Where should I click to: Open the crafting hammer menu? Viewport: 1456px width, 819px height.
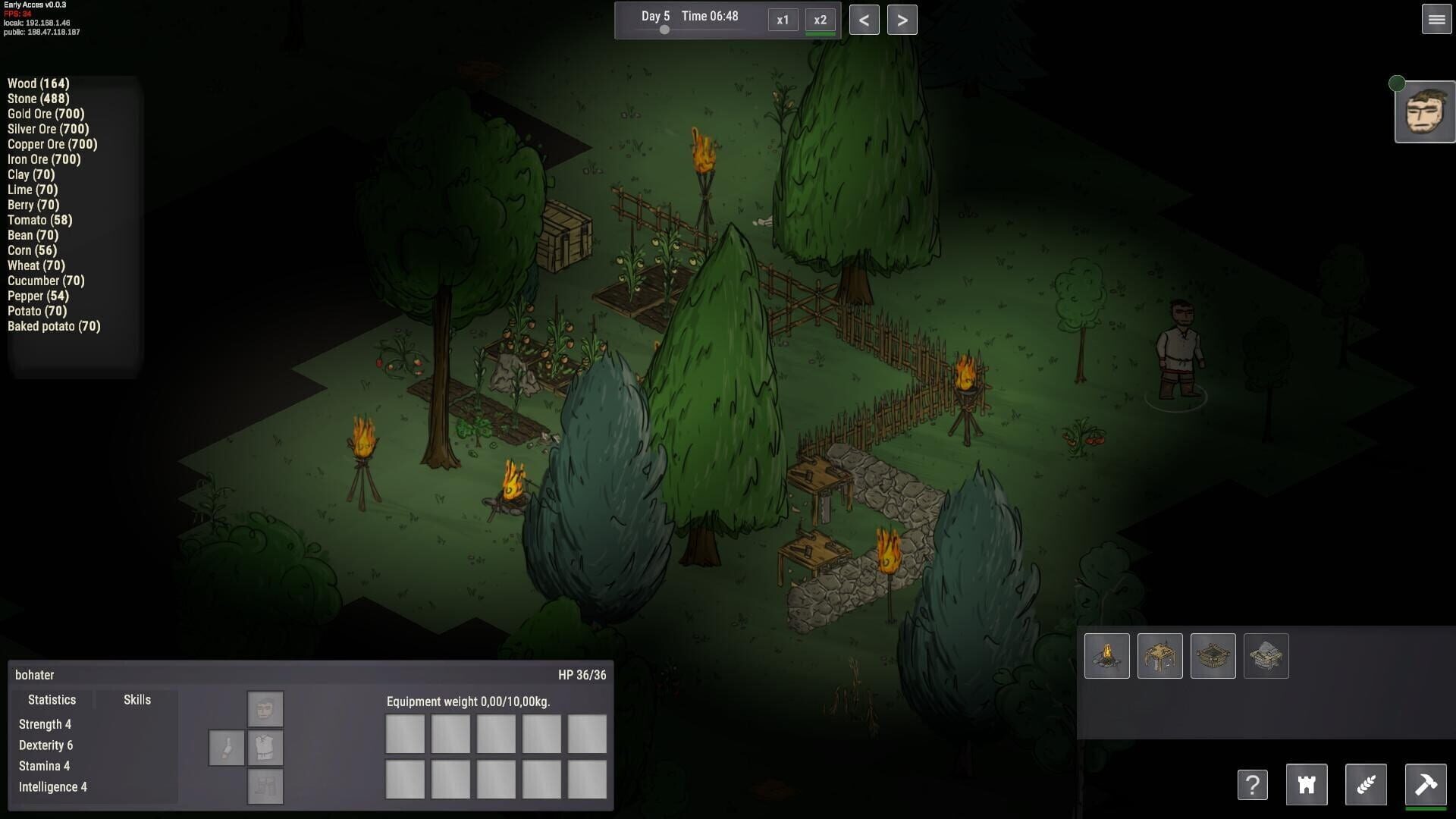click(x=1427, y=785)
